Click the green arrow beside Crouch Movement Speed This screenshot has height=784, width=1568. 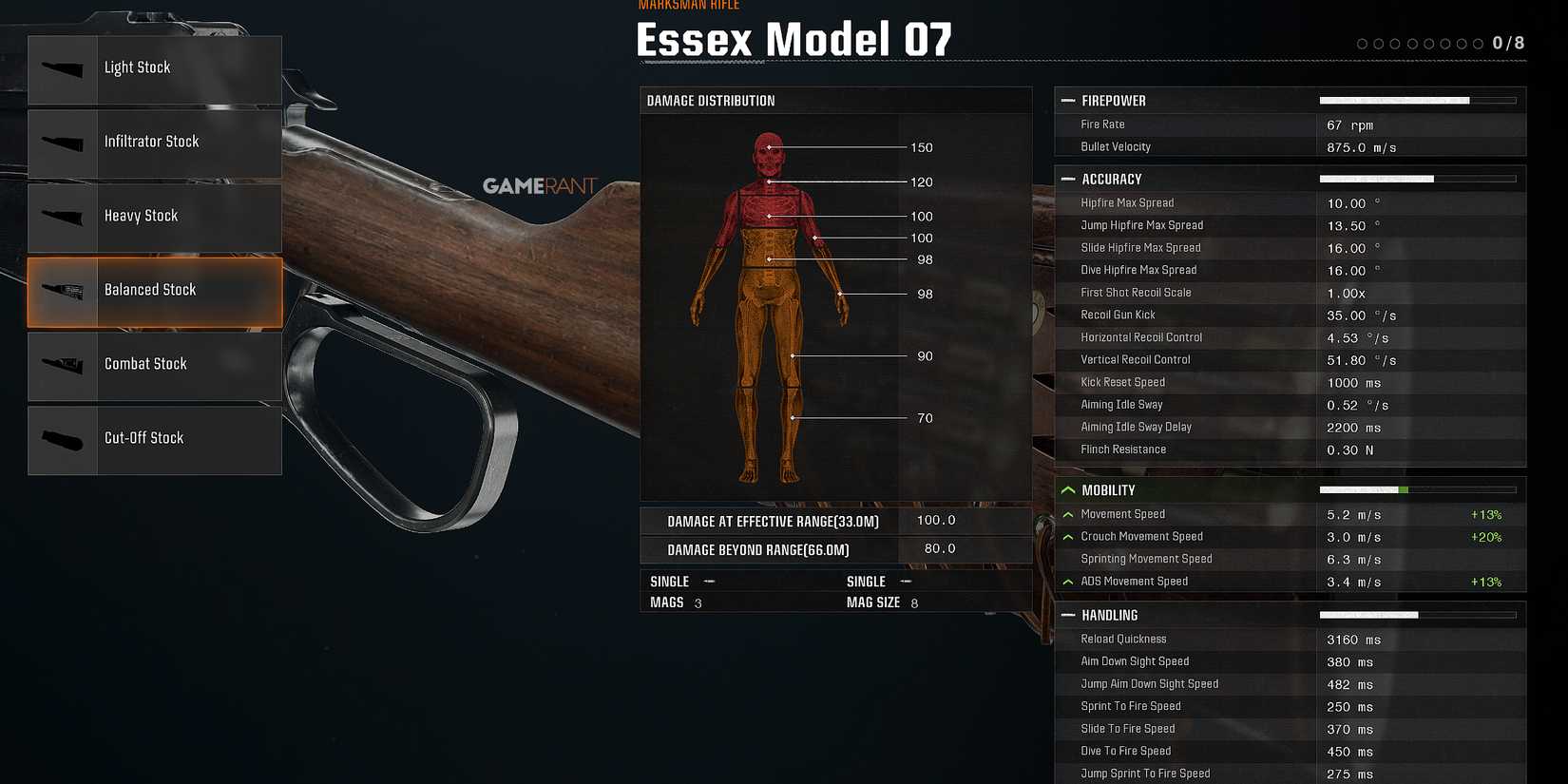coord(1069,535)
